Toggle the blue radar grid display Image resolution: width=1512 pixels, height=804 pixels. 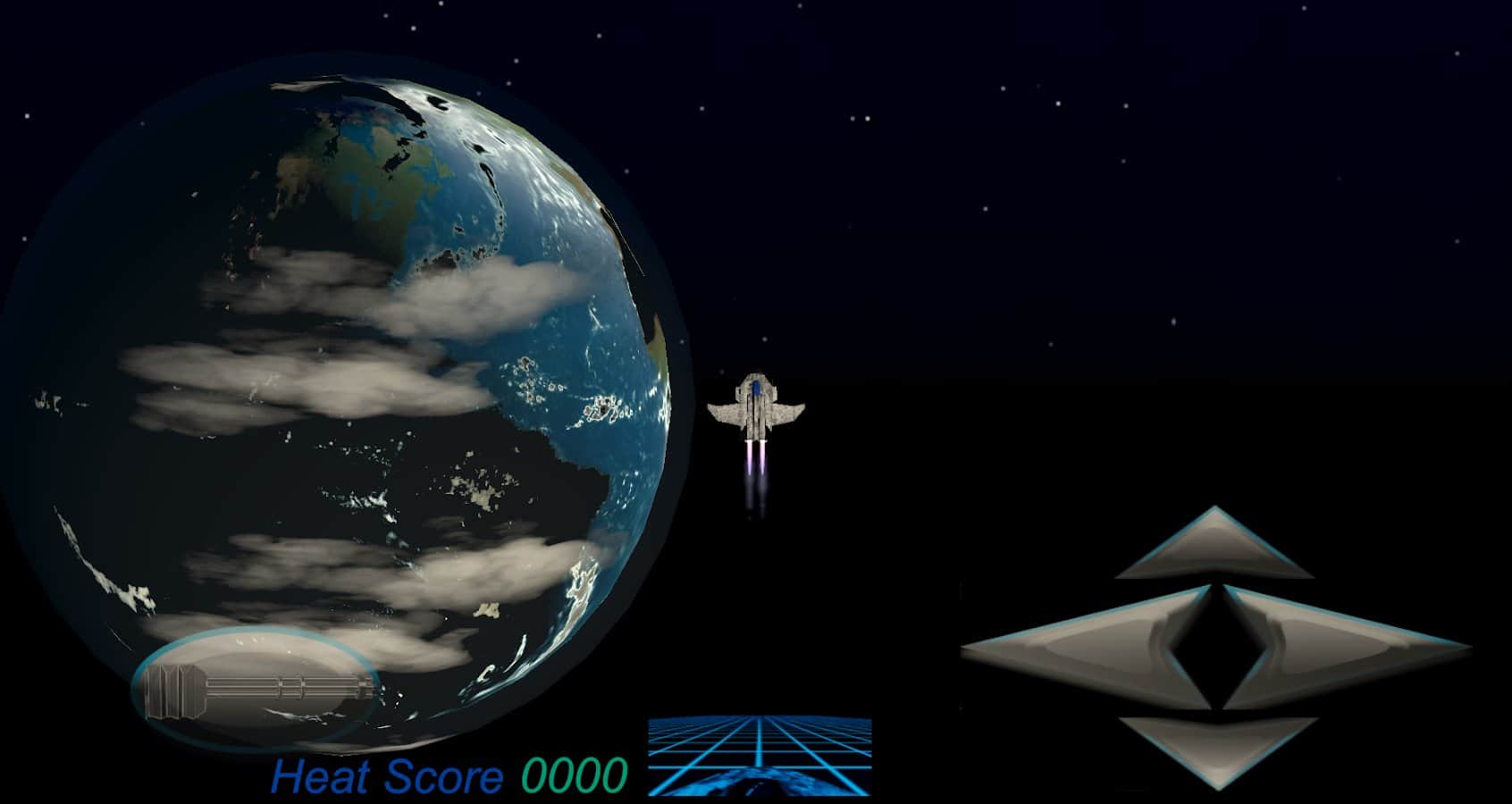coord(760,759)
